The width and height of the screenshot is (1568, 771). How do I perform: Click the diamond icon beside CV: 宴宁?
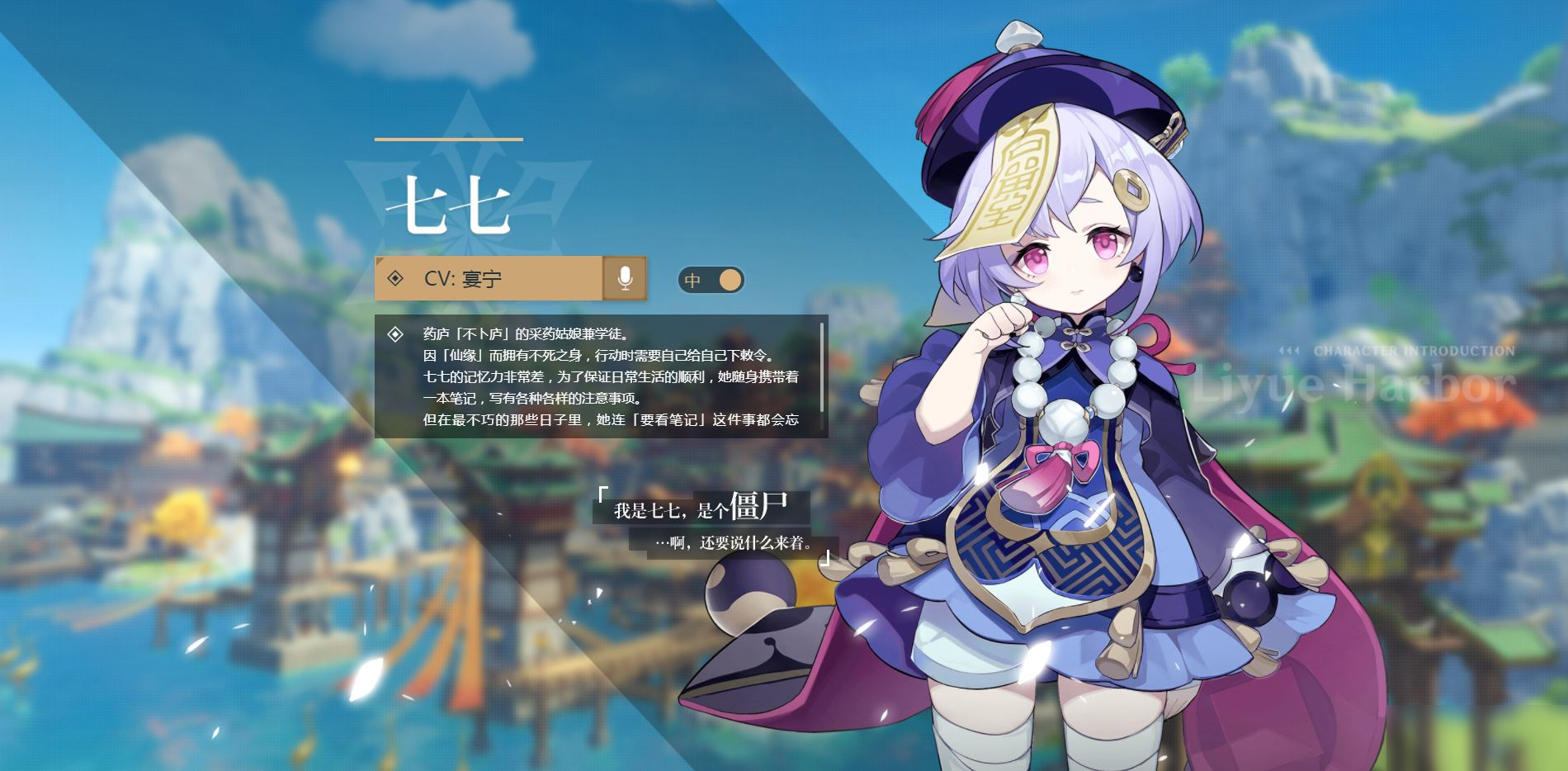coord(395,280)
